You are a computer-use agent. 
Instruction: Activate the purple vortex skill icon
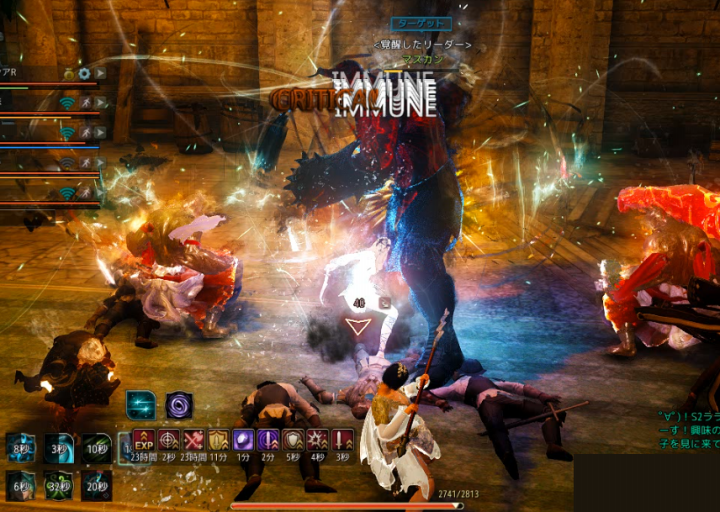coord(179,404)
